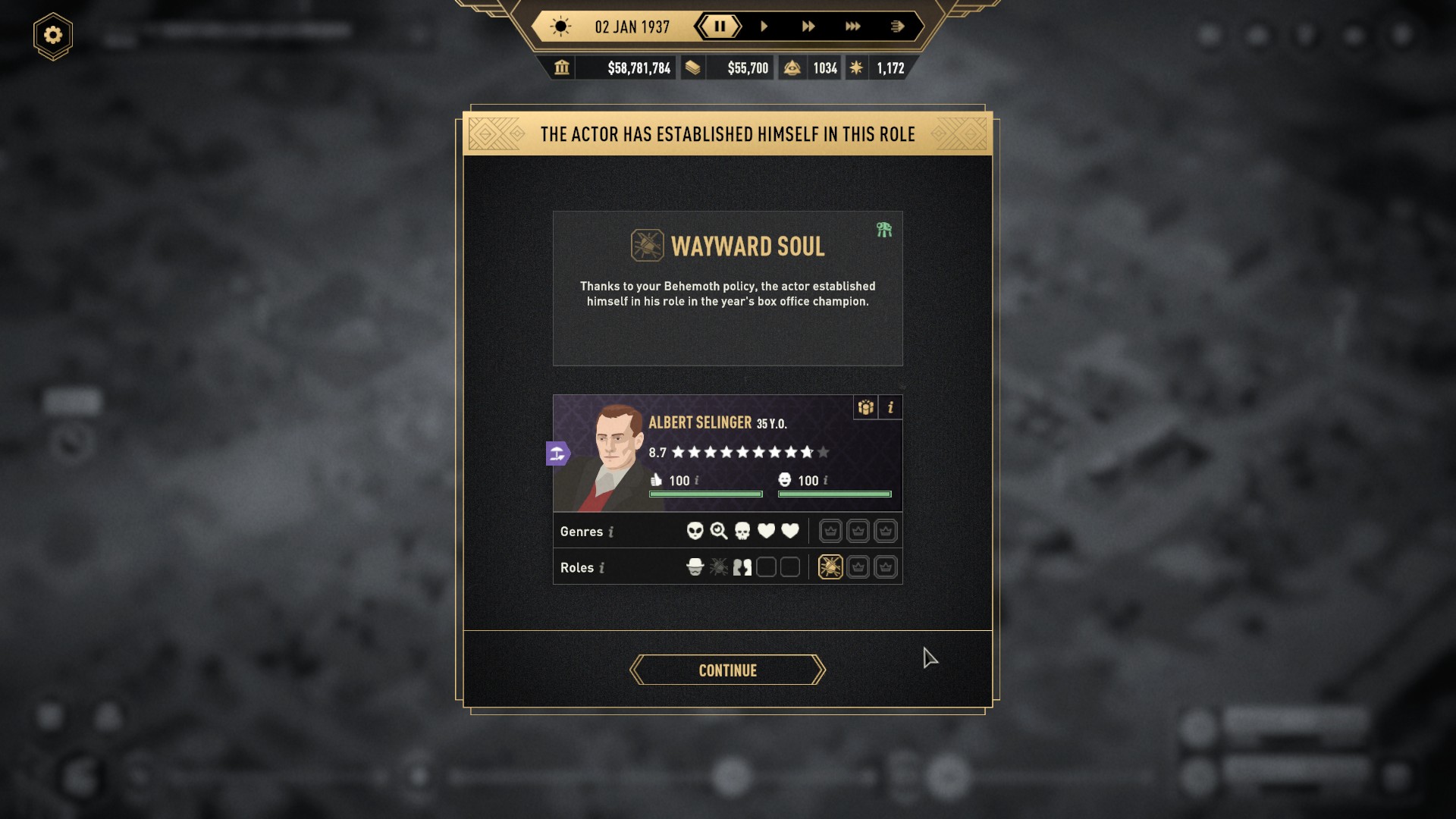Set time to normal play speed
This screenshot has height=819, width=1456.
coord(764,27)
